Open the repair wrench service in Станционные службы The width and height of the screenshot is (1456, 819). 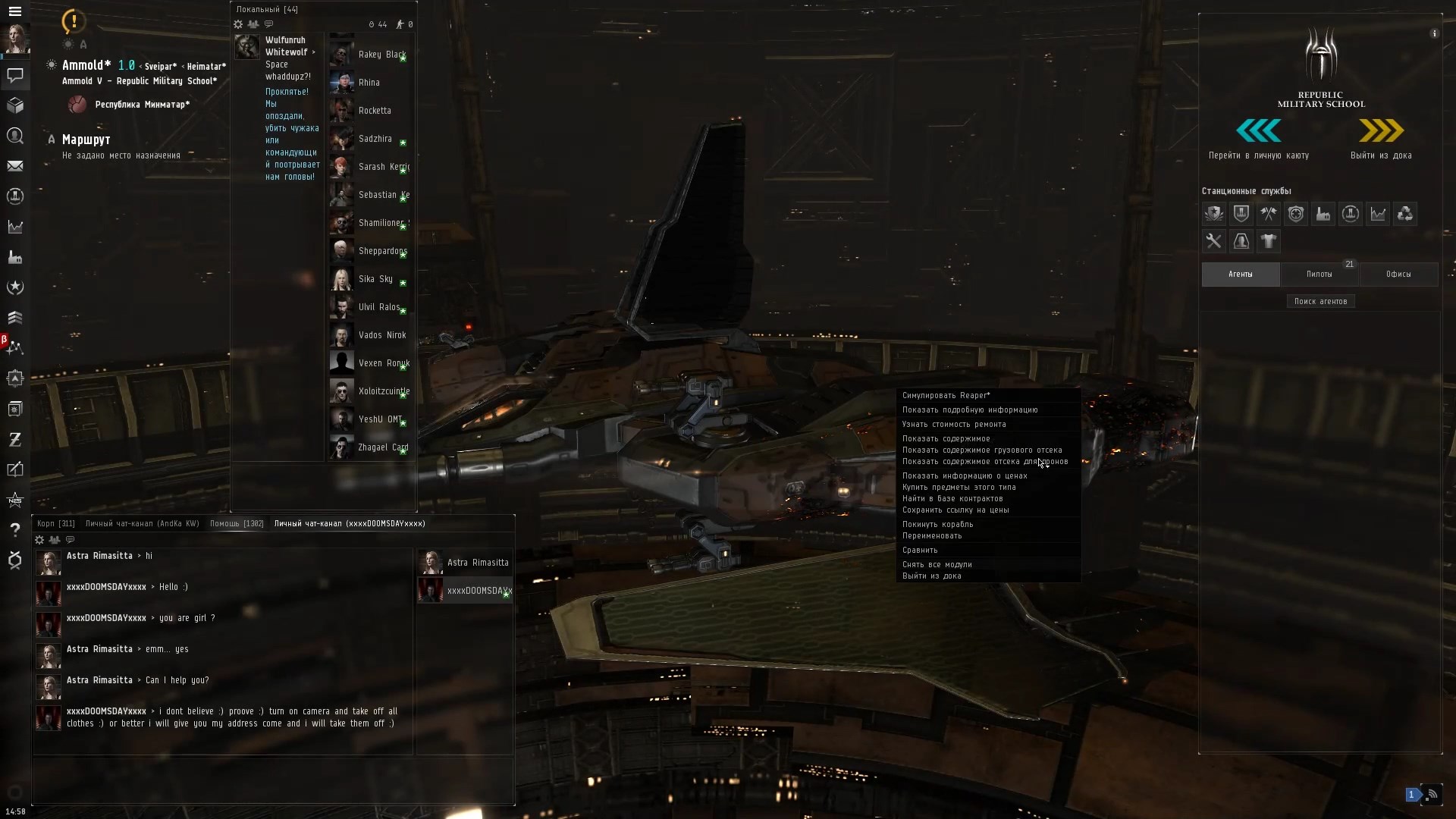1214,241
